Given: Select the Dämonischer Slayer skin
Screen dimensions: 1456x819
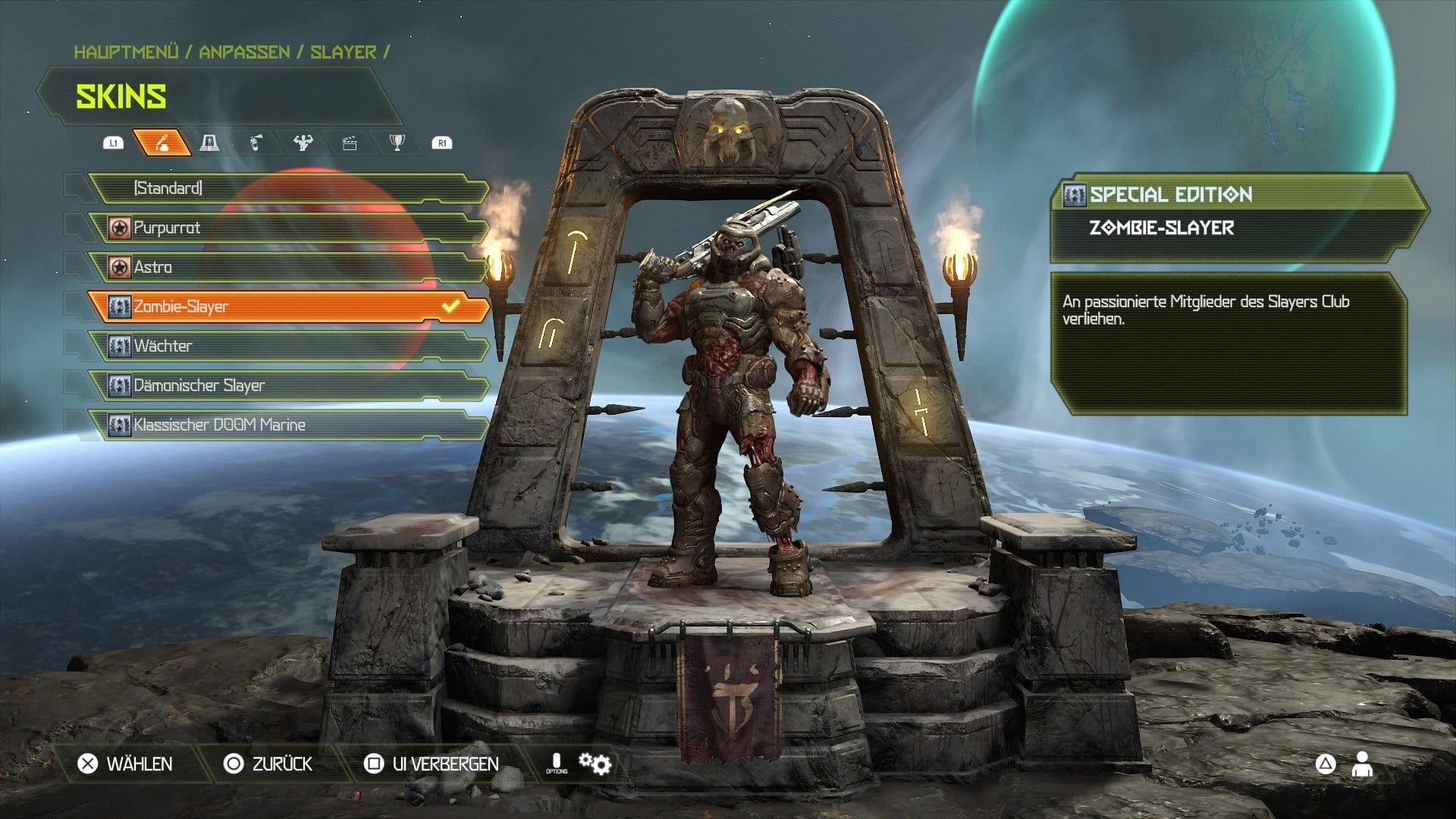Looking at the screenshot, I should click(x=288, y=385).
